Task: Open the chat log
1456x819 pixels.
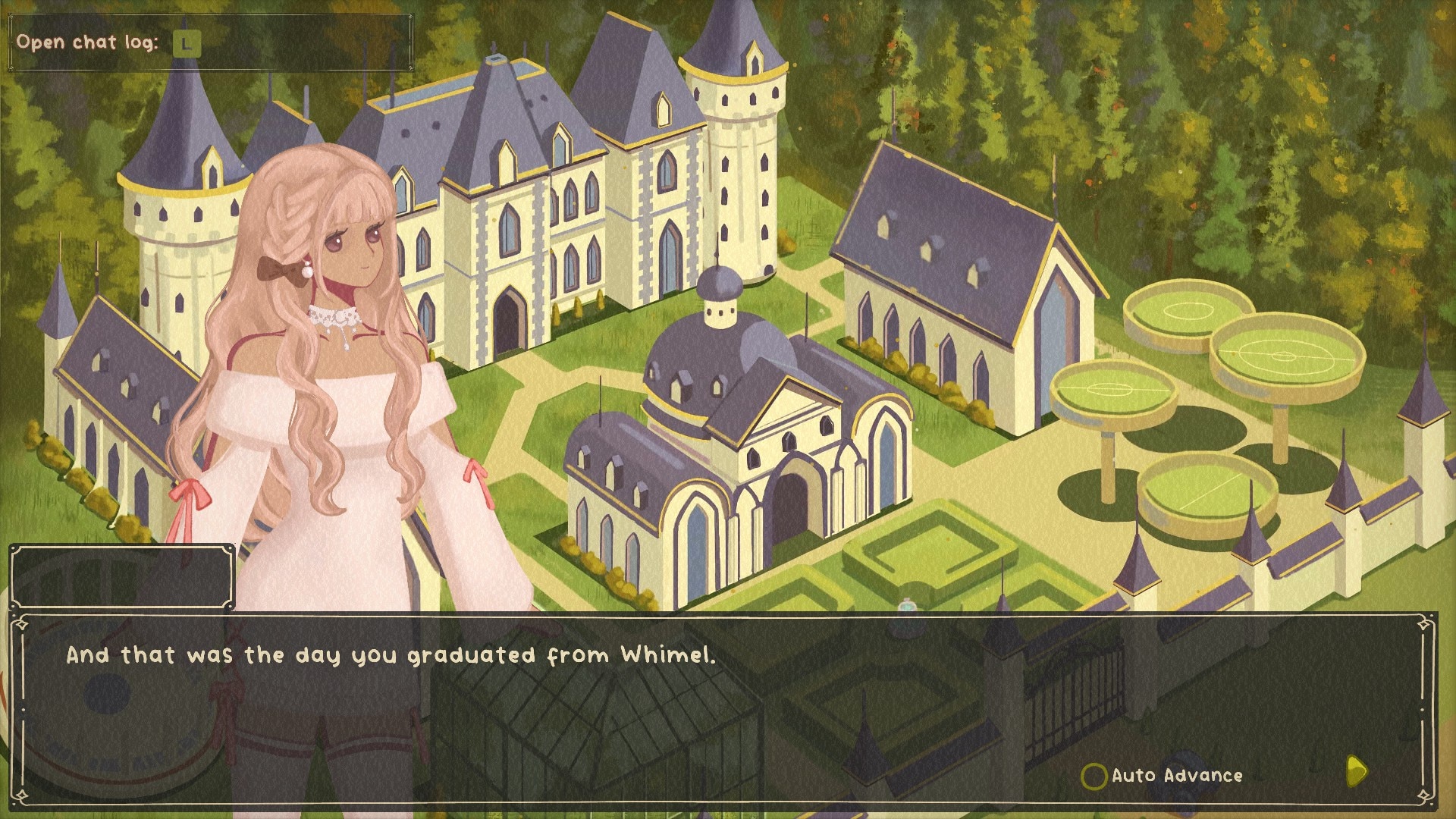Action: 186,43
